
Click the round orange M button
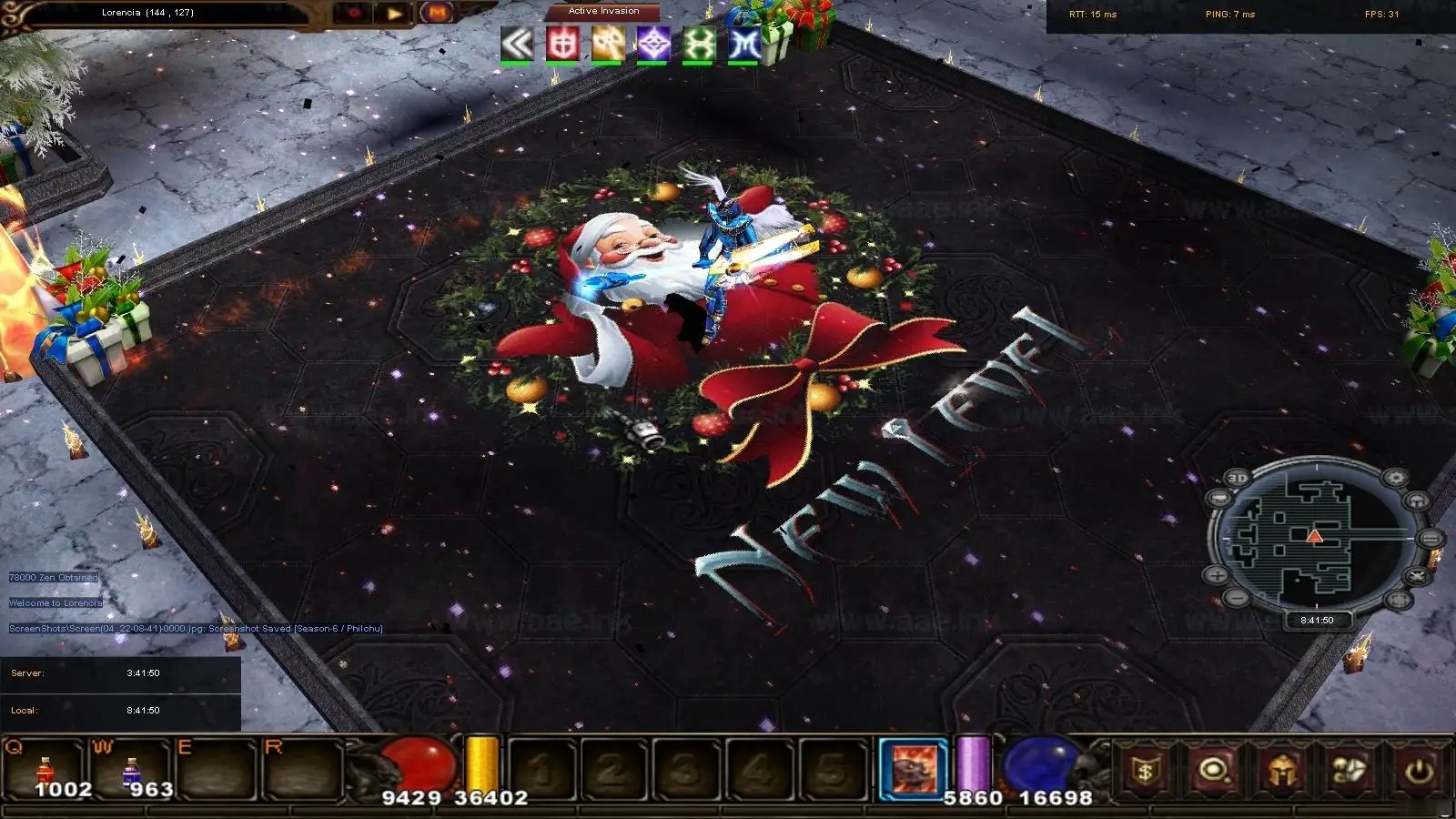437,13
